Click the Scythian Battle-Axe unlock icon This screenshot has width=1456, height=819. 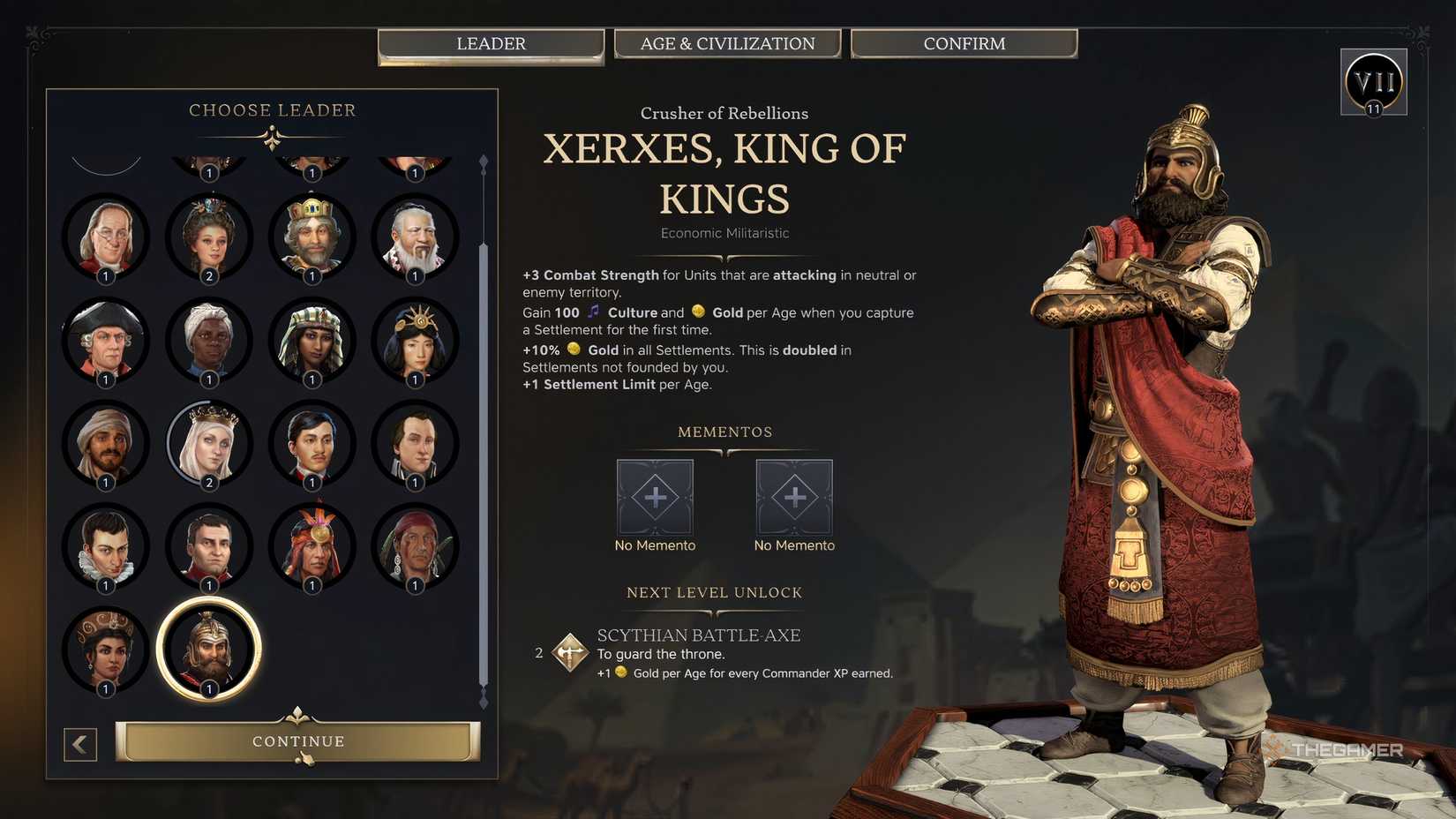click(x=568, y=652)
